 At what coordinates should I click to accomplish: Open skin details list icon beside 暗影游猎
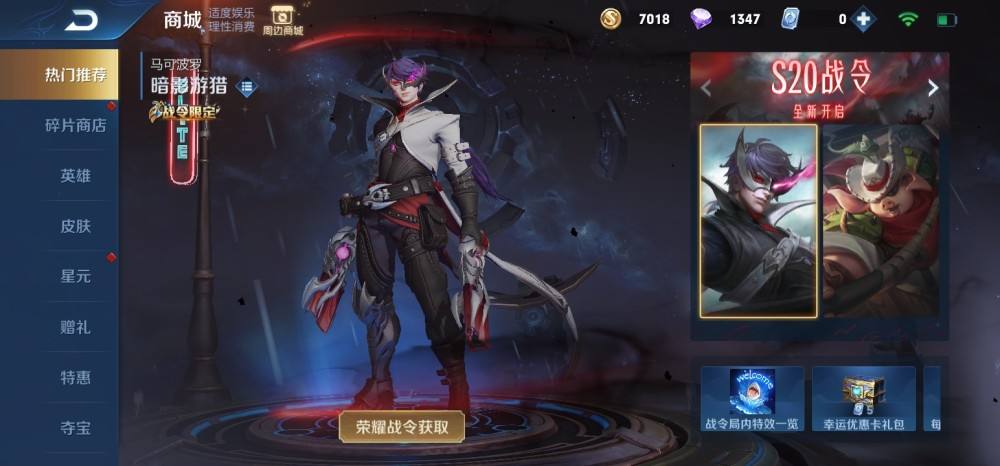[x=246, y=87]
